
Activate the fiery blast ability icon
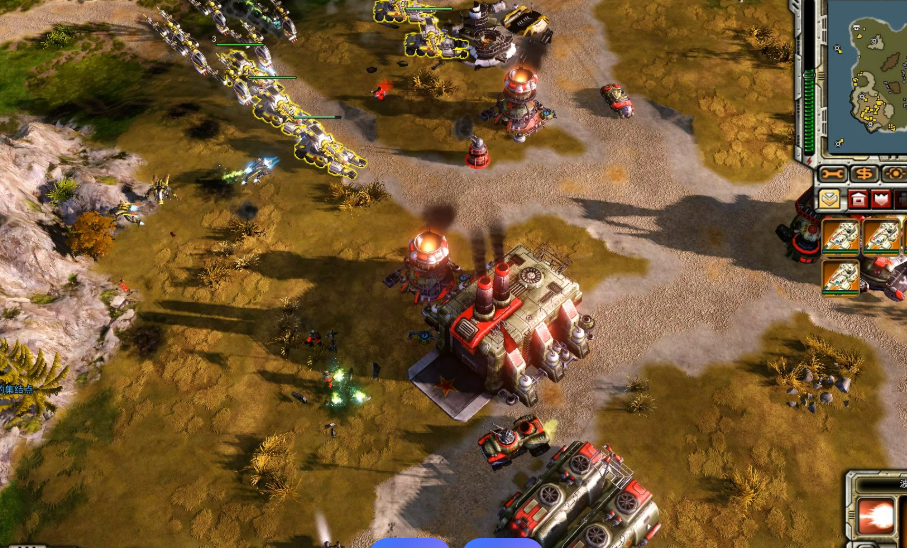coord(876,516)
